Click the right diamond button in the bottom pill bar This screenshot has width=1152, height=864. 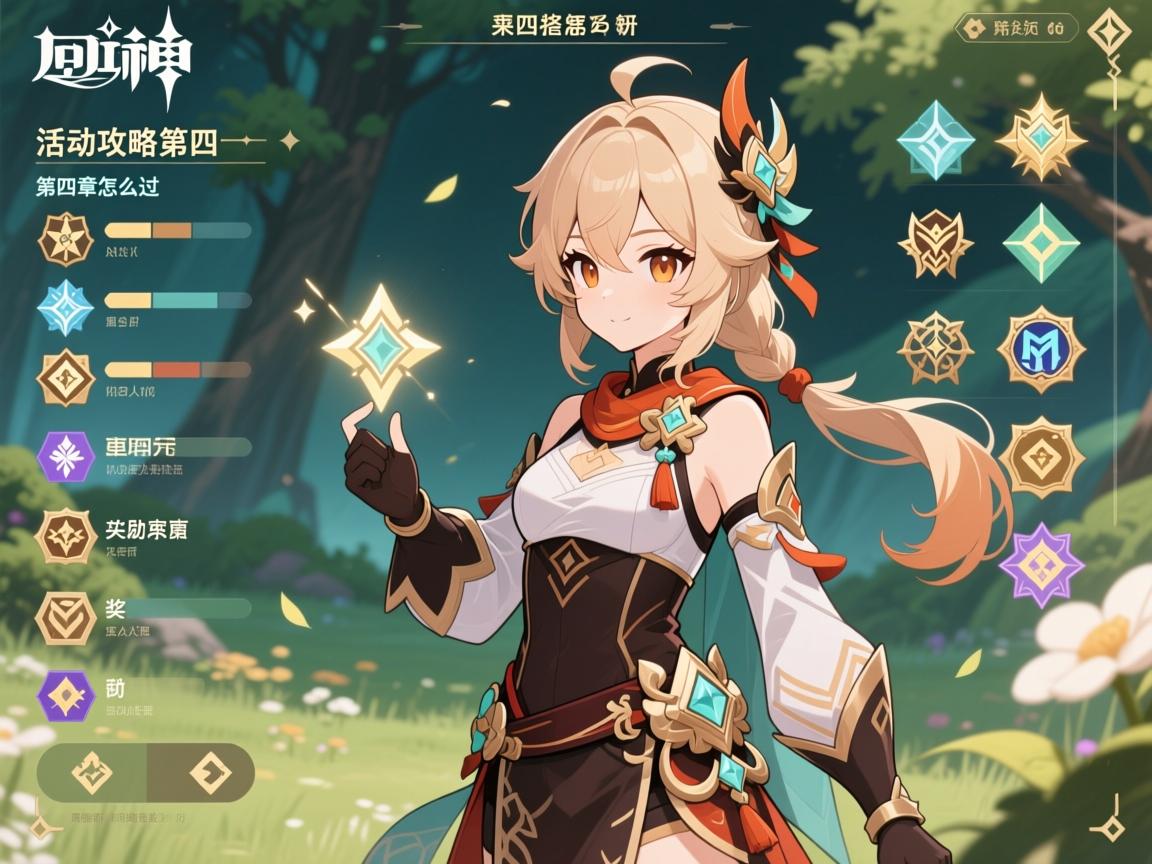coord(209,773)
